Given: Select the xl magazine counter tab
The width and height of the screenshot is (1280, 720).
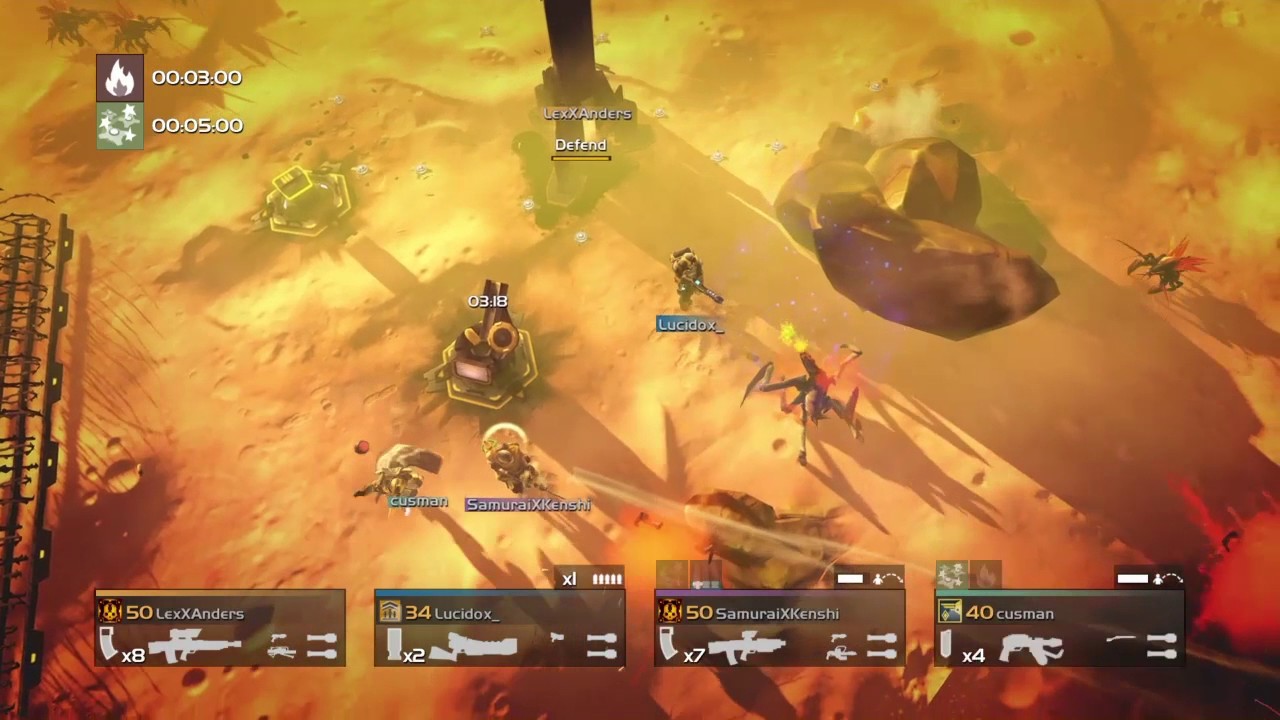Looking at the screenshot, I should 569,579.
